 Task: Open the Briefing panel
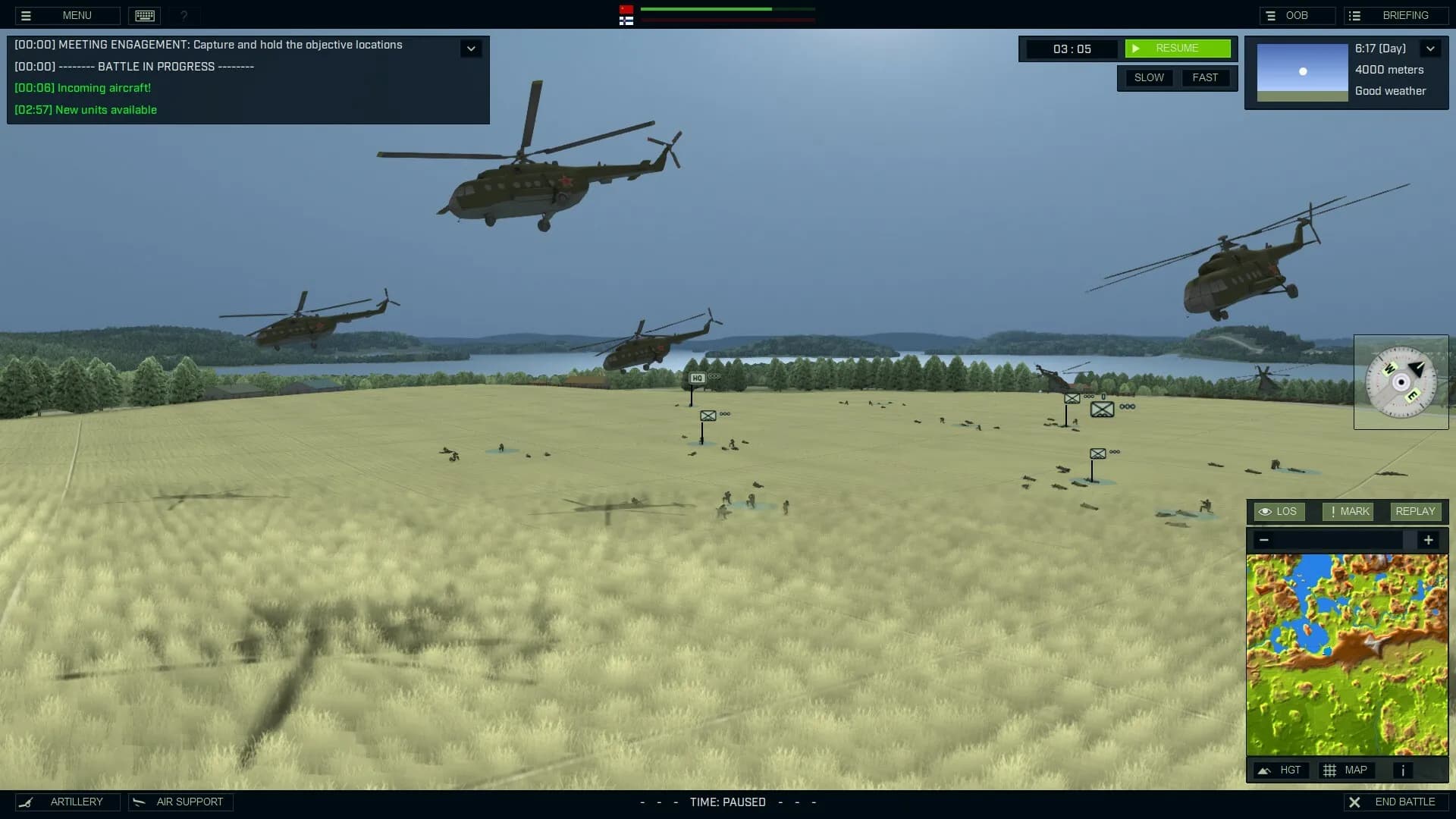pyautogui.click(x=1396, y=15)
